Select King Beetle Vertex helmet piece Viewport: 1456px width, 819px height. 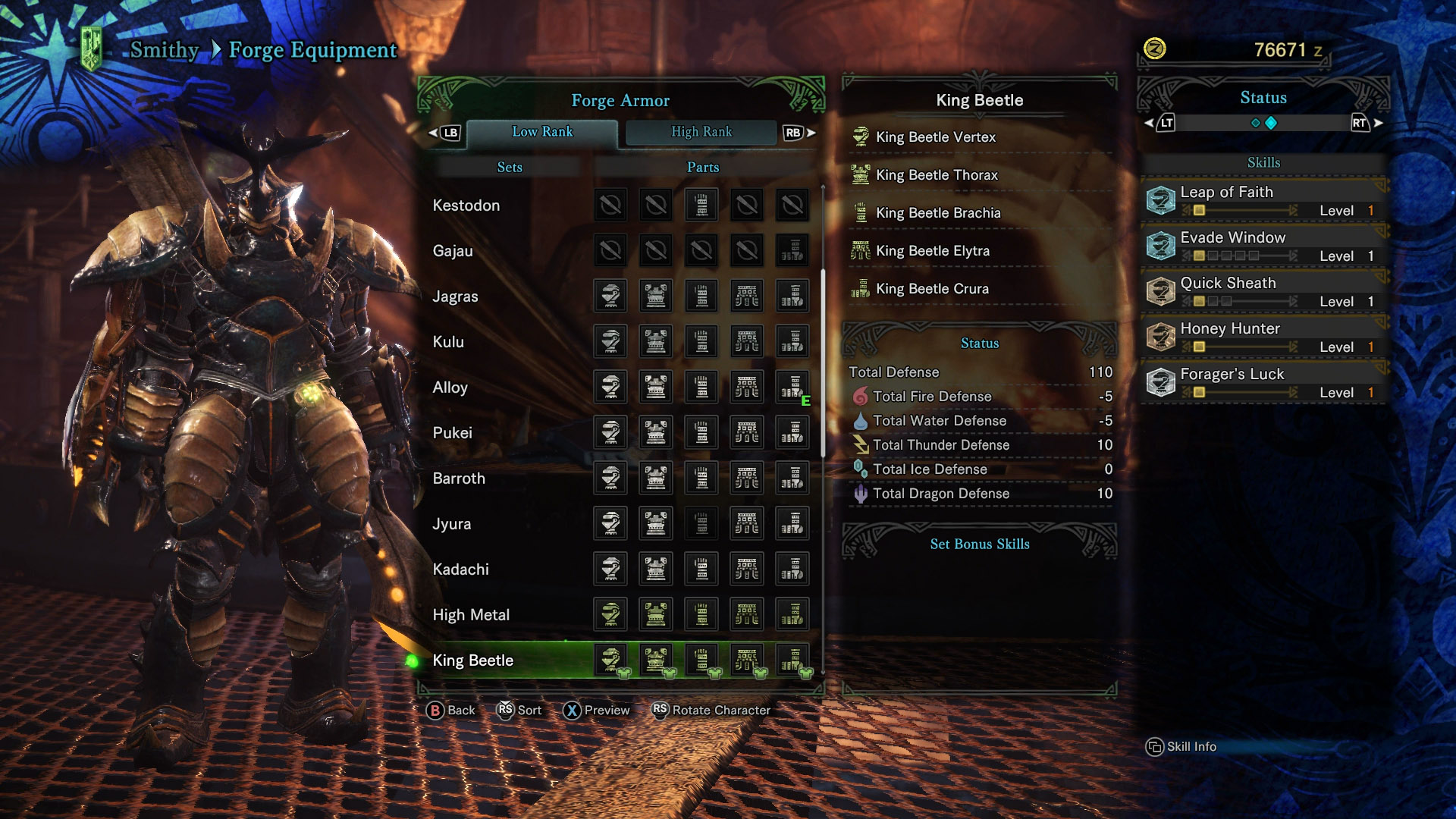pyautogui.click(x=936, y=137)
